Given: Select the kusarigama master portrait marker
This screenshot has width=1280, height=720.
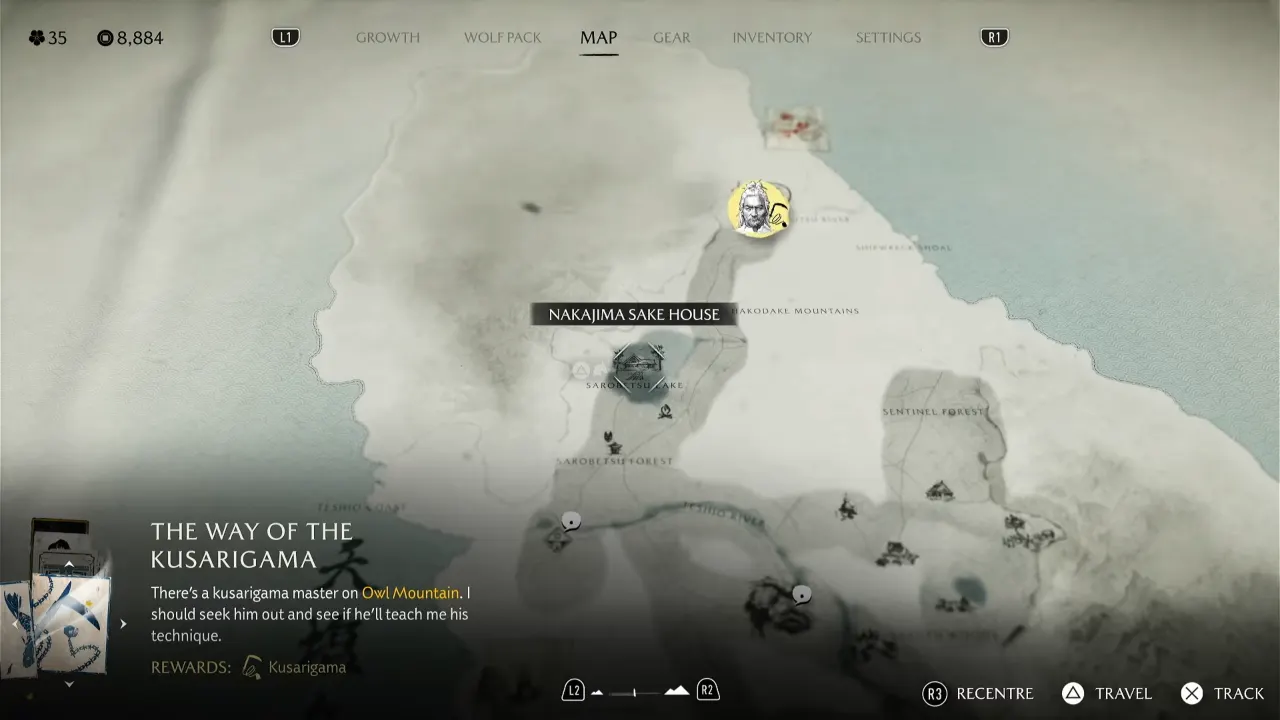Looking at the screenshot, I should tap(757, 209).
